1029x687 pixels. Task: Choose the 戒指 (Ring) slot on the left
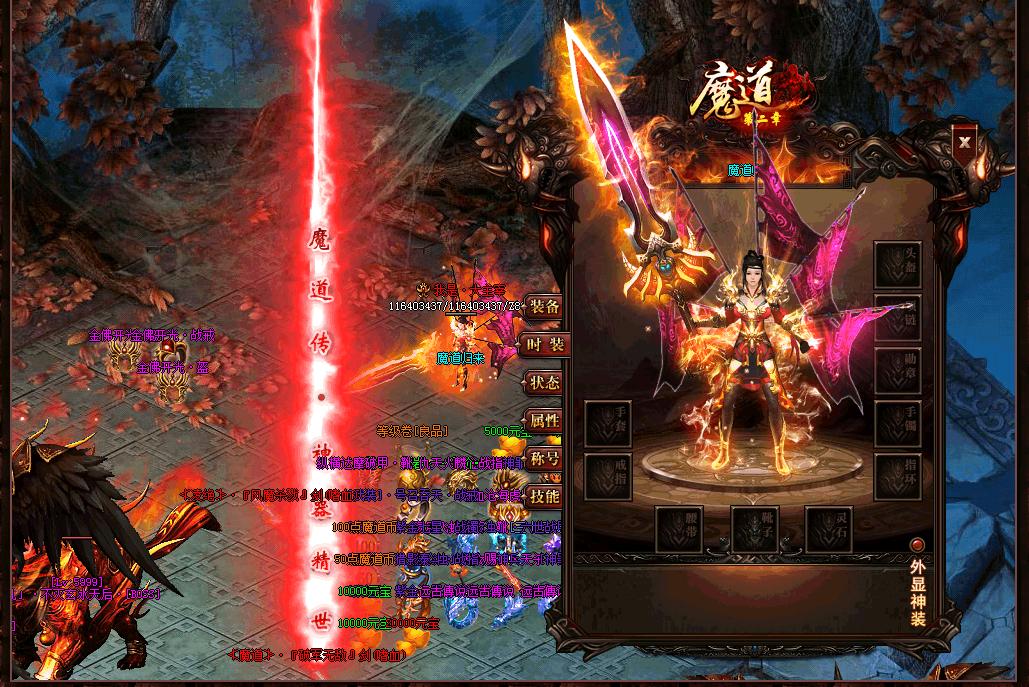[608, 477]
